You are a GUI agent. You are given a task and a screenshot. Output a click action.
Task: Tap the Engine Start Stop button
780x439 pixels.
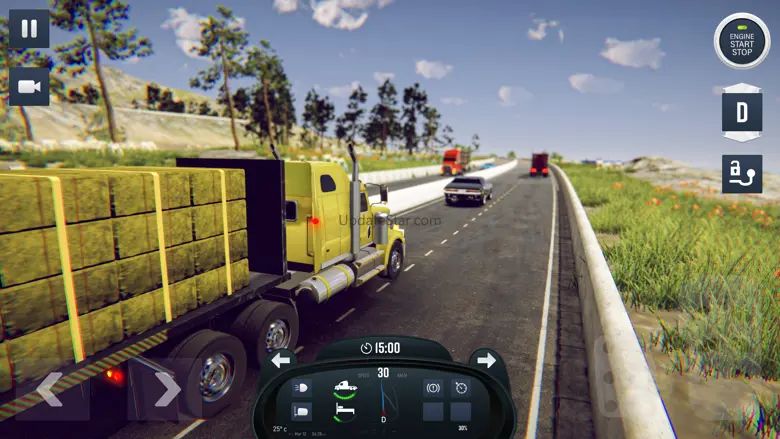point(741,41)
